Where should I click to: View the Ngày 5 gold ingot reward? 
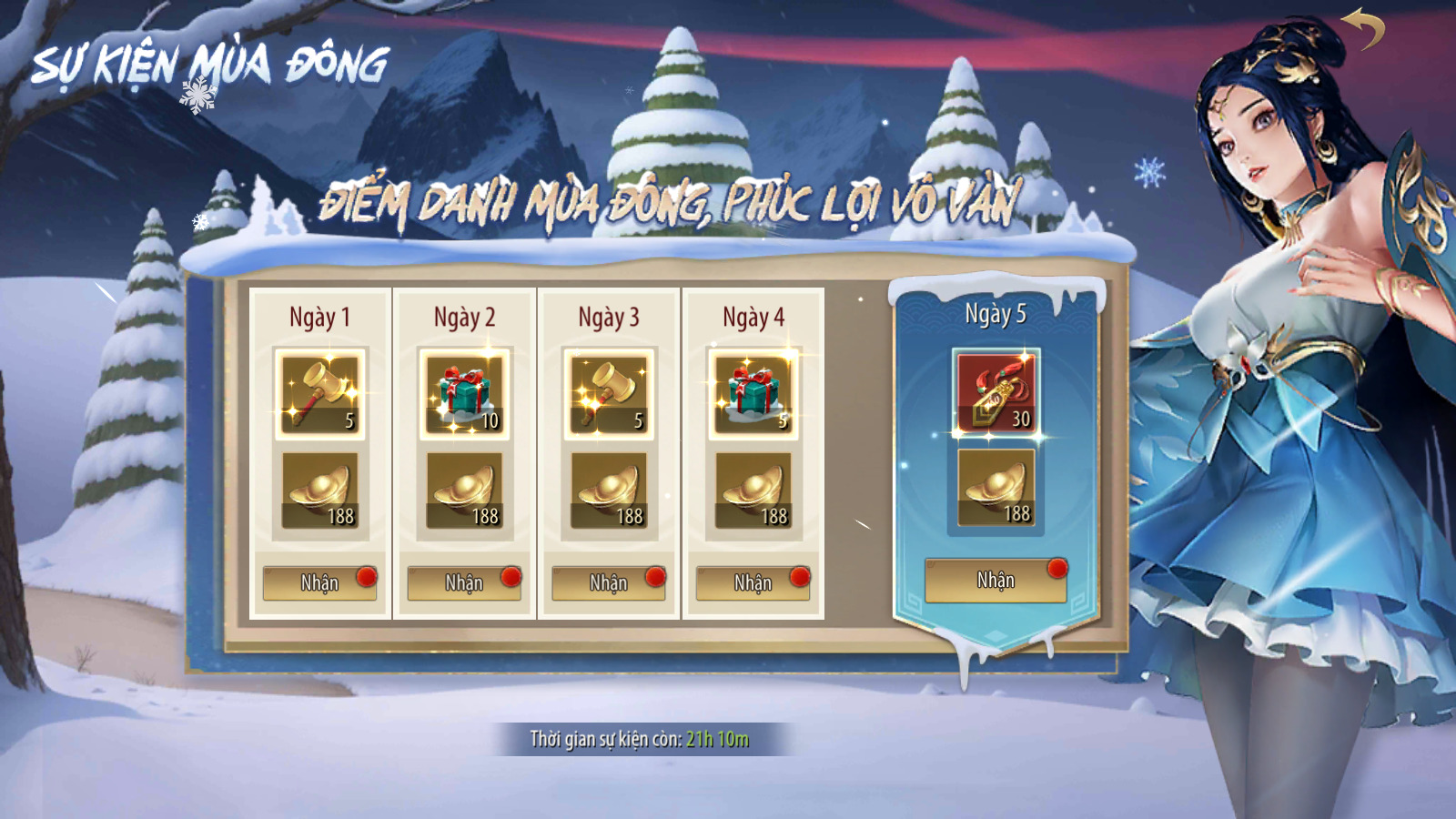coord(996,488)
